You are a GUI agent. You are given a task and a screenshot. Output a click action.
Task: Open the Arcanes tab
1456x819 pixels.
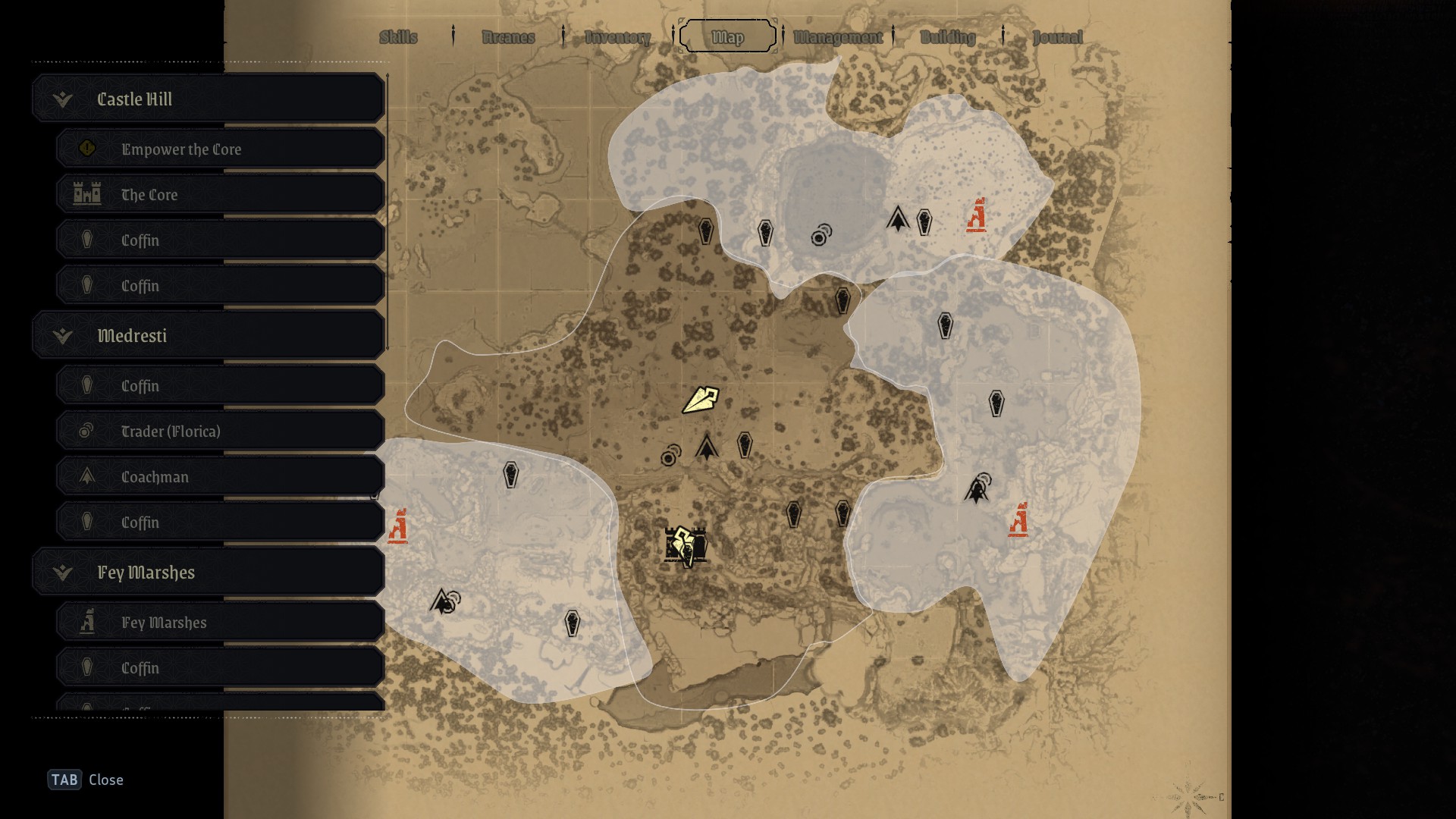pyautogui.click(x=508, y=37)
